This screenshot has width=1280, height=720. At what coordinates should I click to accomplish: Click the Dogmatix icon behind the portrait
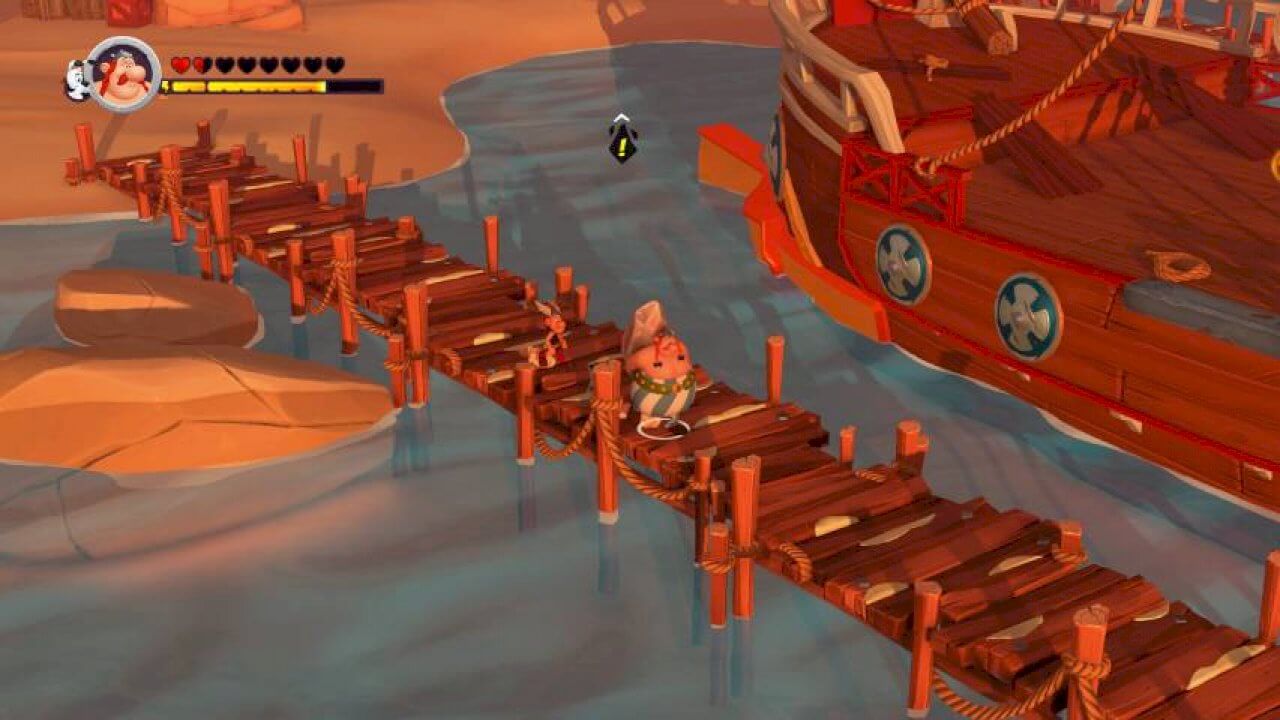click(80, 80)
